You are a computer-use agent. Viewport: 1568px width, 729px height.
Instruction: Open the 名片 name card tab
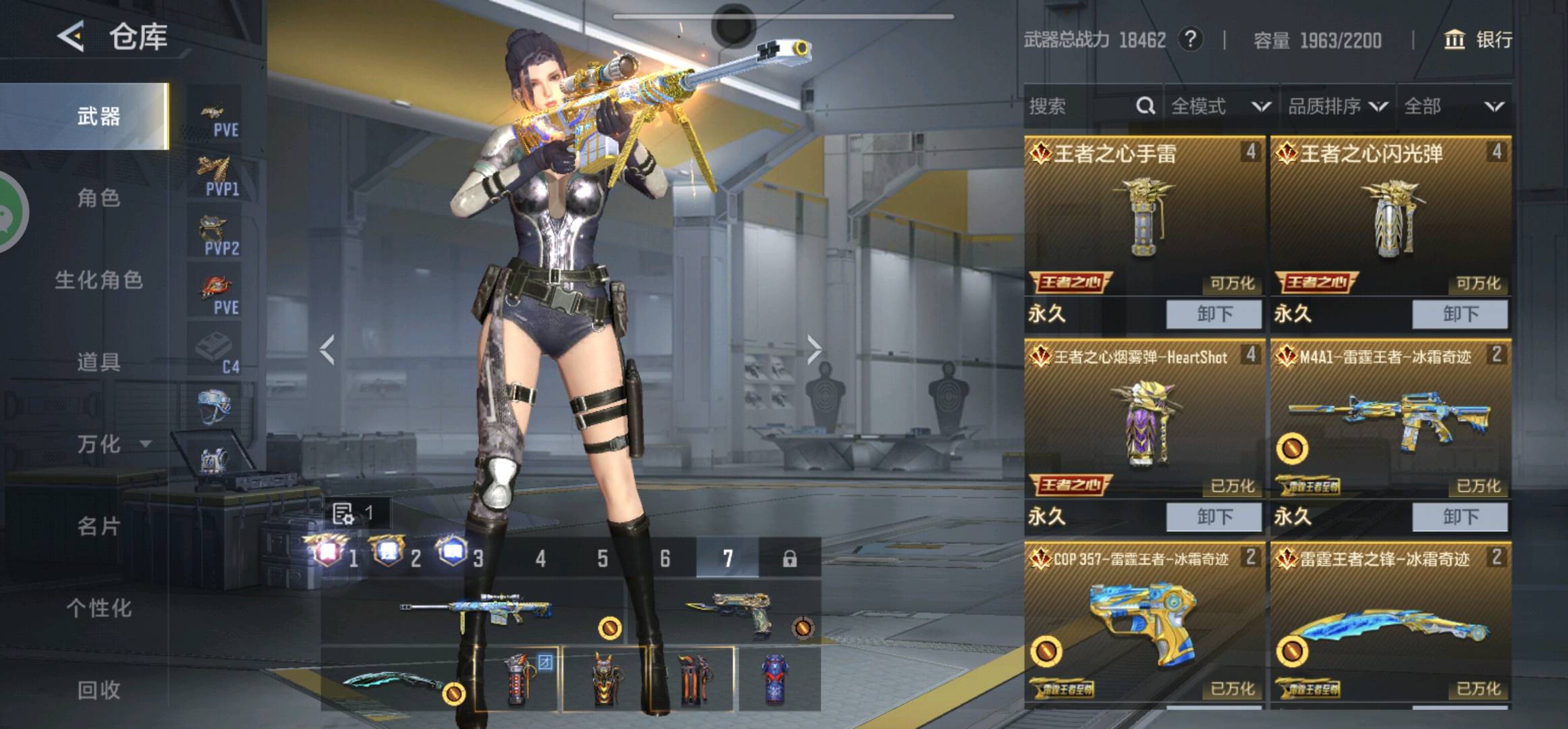coord(99,526)
